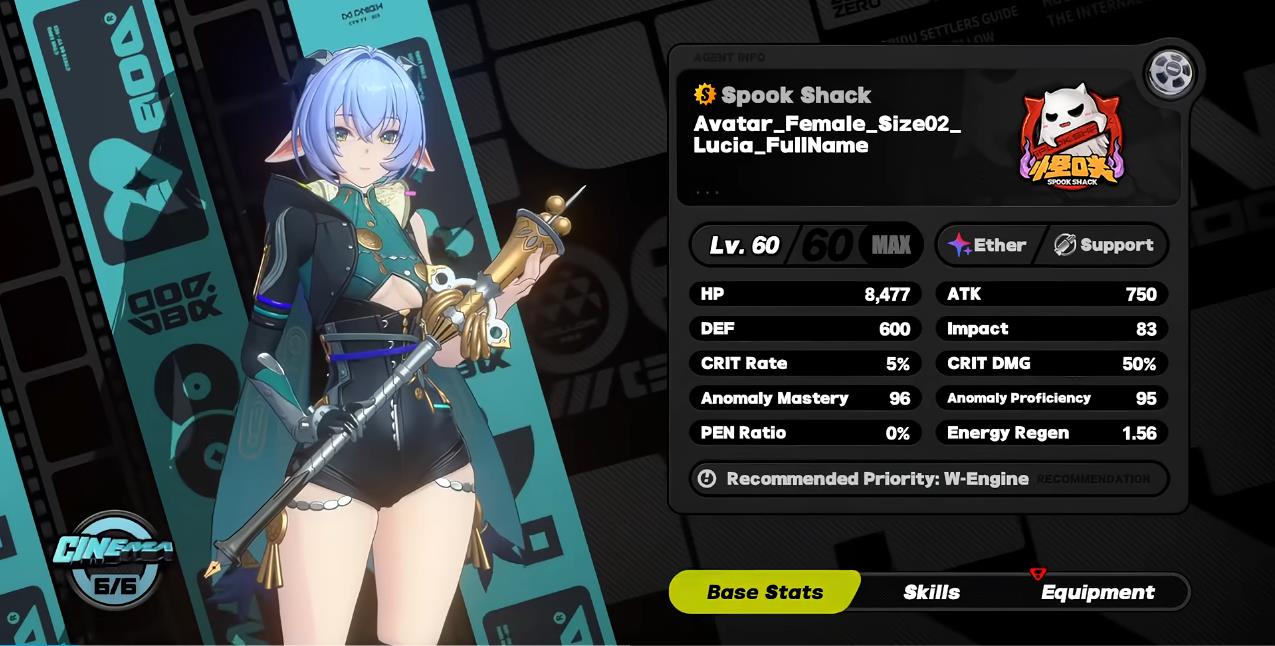Switch to the Base Stats tab
Image resolution: width=1275 pixels, height=646 pixels.
tap(764, 592)
